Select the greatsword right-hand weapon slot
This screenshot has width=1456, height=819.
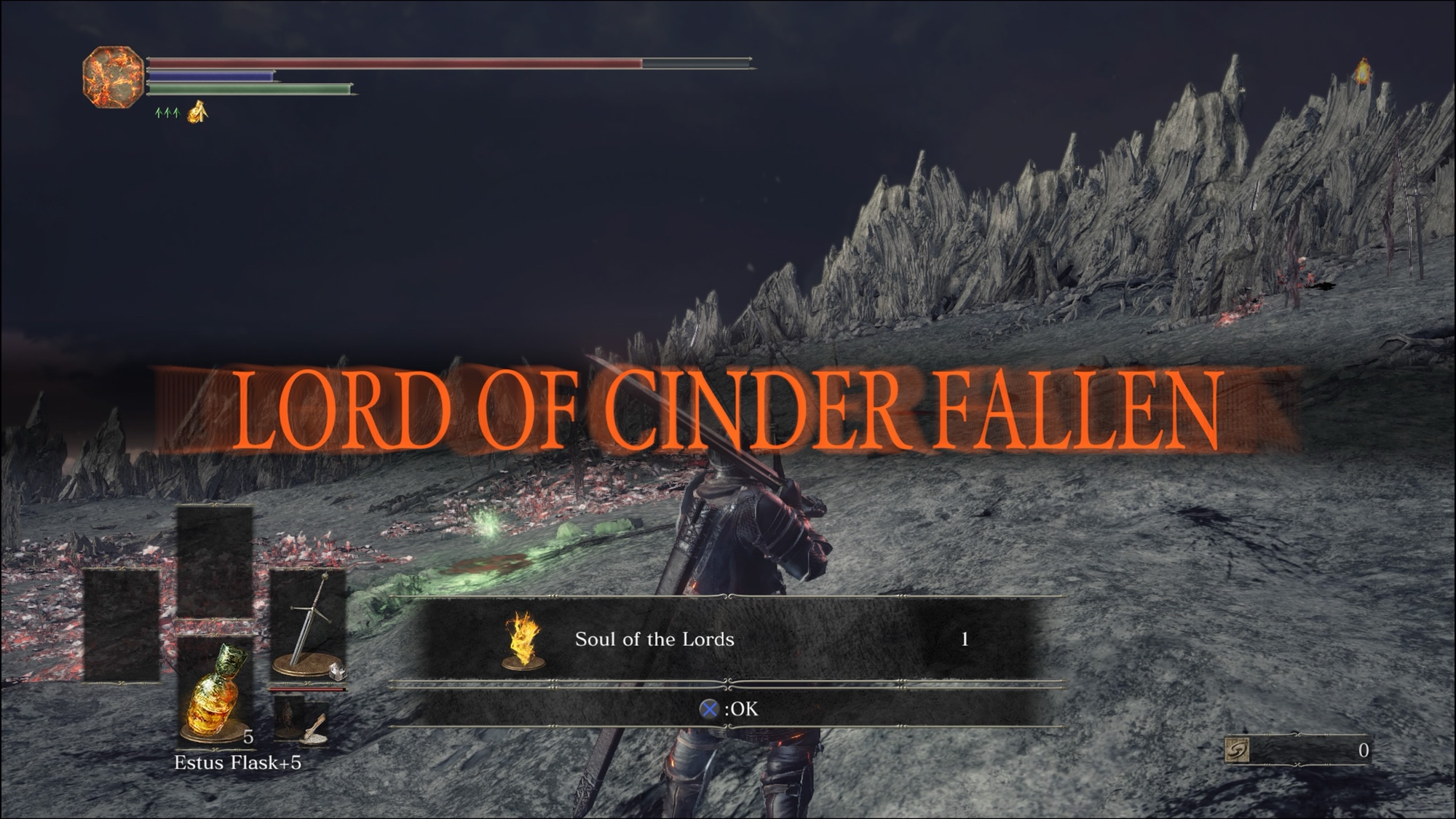tap(308, 625)
